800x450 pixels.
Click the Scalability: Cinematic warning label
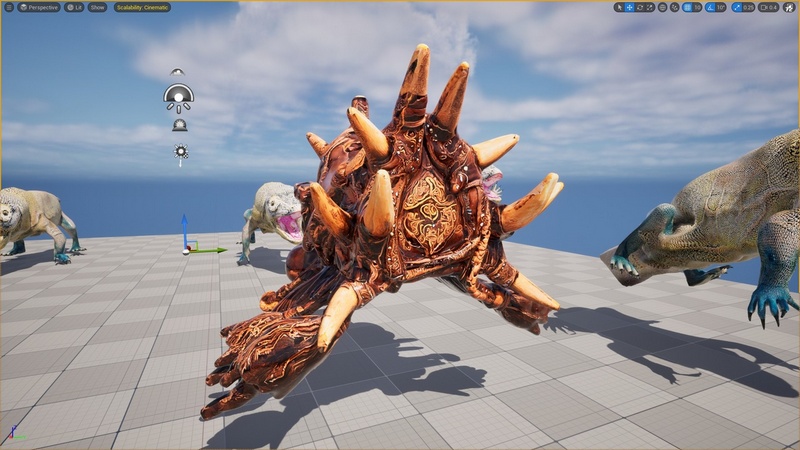coord(142,7)
